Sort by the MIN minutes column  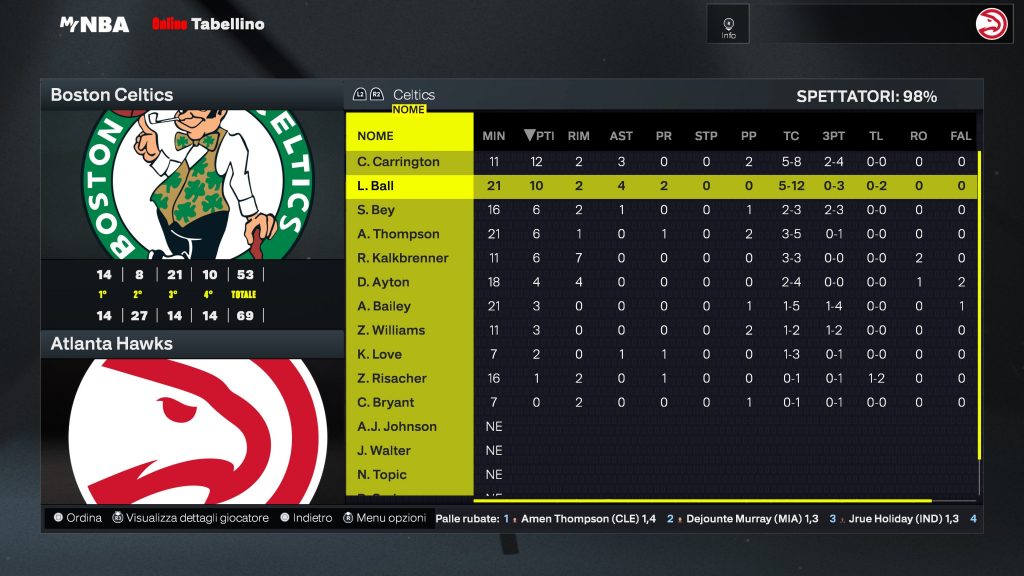tap(494, 136)
